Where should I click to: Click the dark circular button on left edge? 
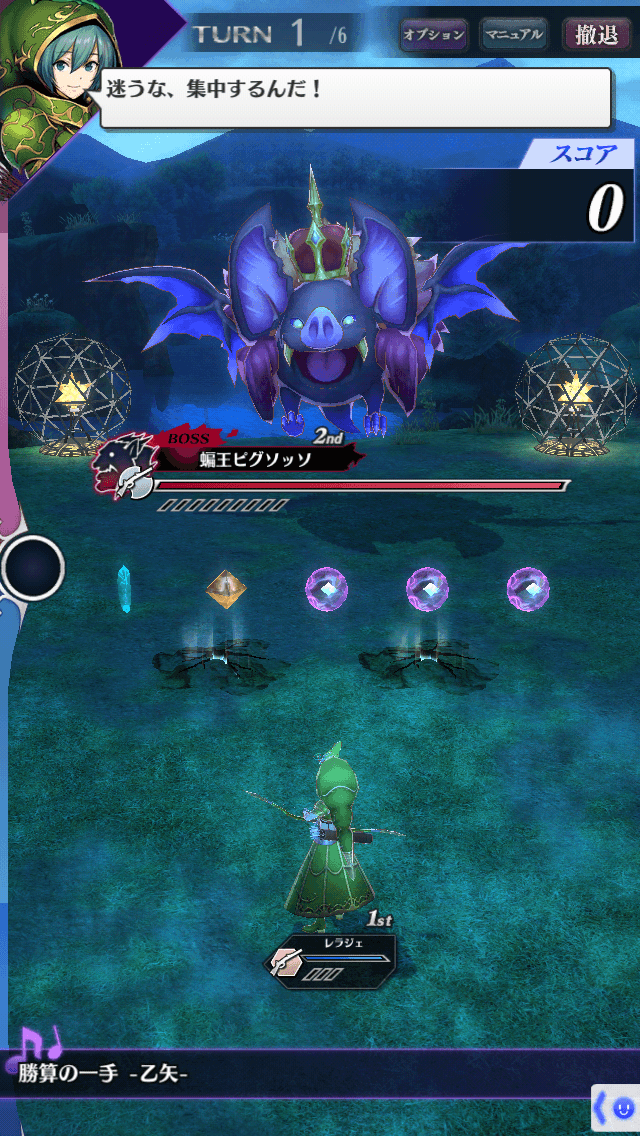tap(33, 567)
